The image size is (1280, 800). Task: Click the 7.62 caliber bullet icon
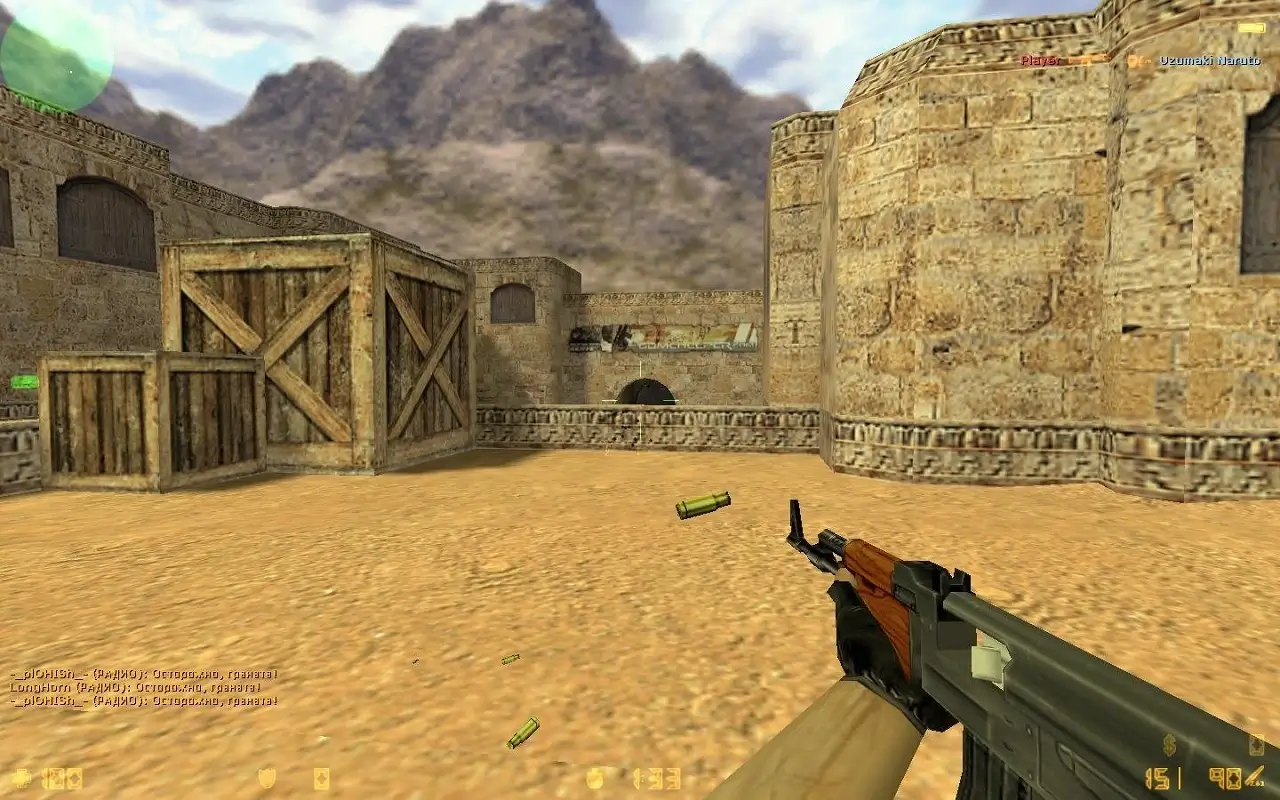click(1255, 775)
